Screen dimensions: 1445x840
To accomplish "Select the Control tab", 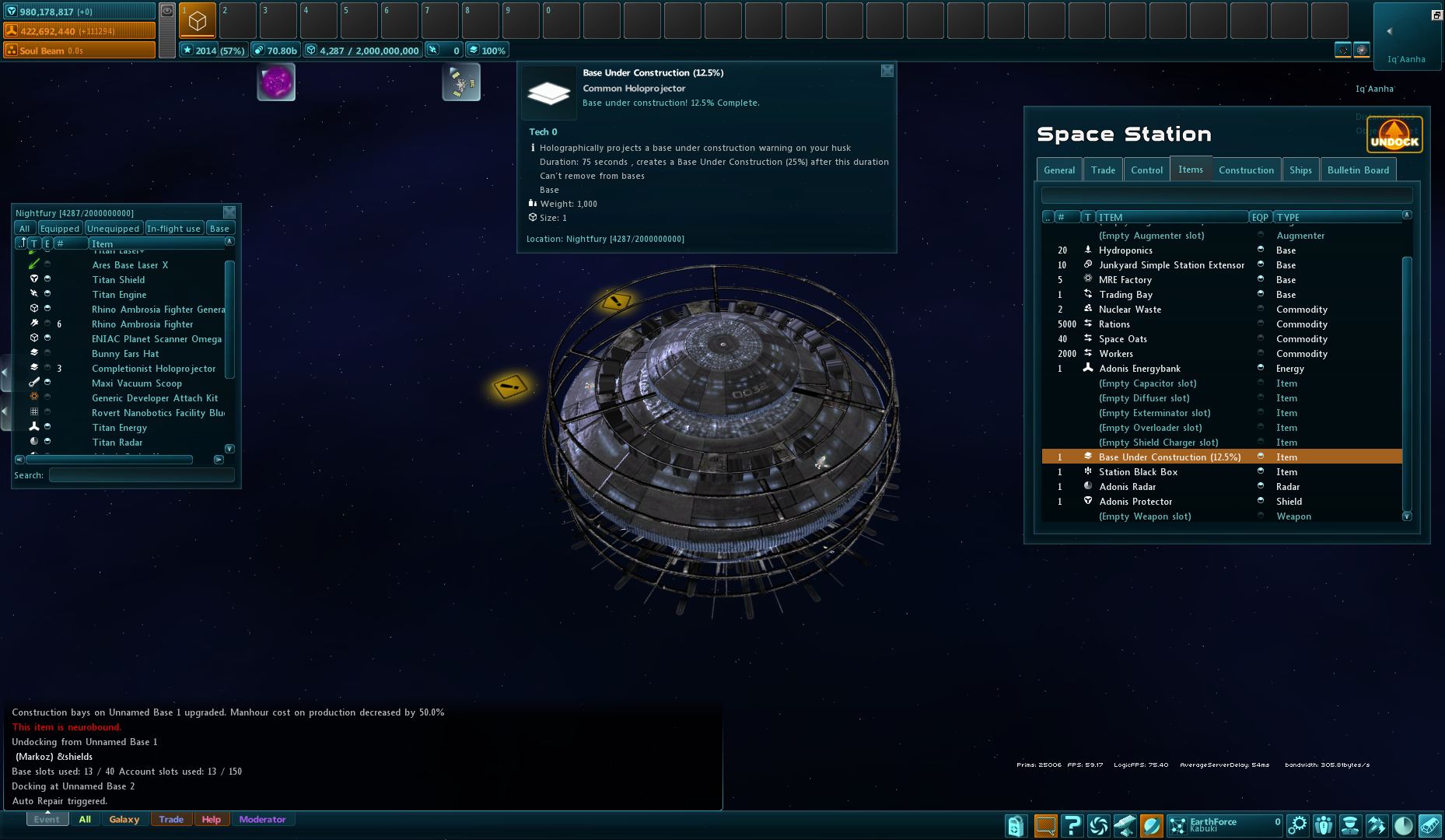I will click(x=1146, y=170).
